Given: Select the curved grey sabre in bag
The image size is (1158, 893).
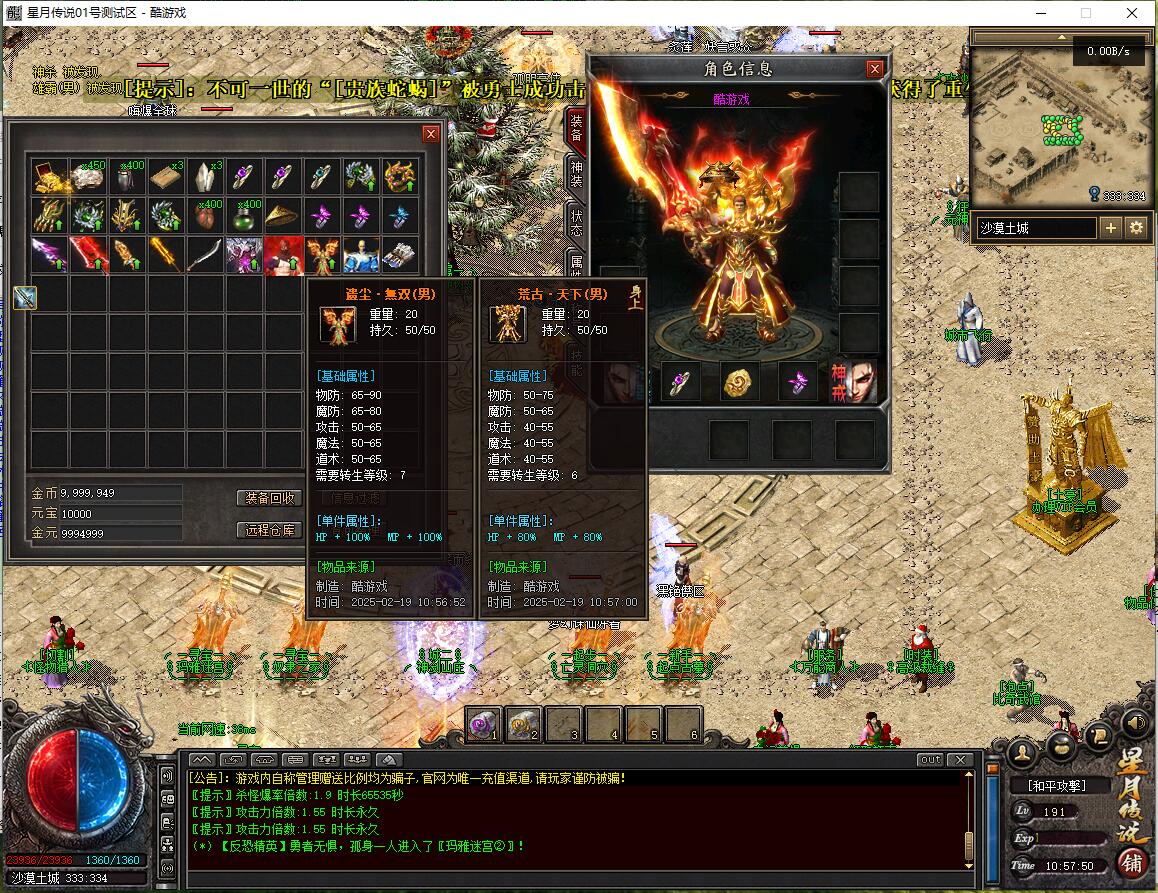Looking at the screenshot, I should [205, 254].
